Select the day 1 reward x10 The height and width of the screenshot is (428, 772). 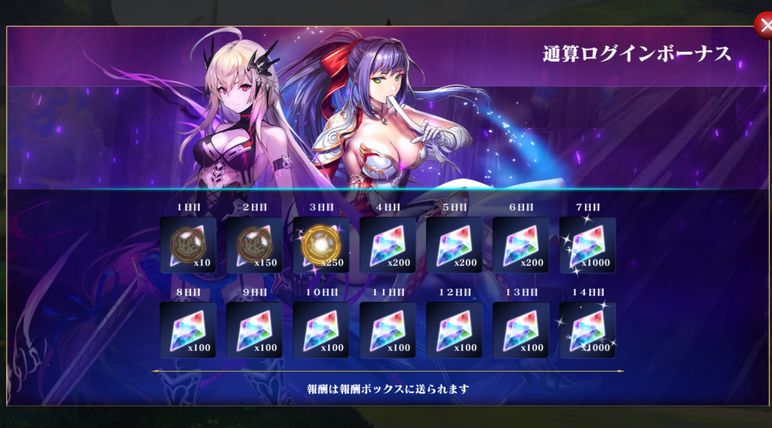(187, 245)
